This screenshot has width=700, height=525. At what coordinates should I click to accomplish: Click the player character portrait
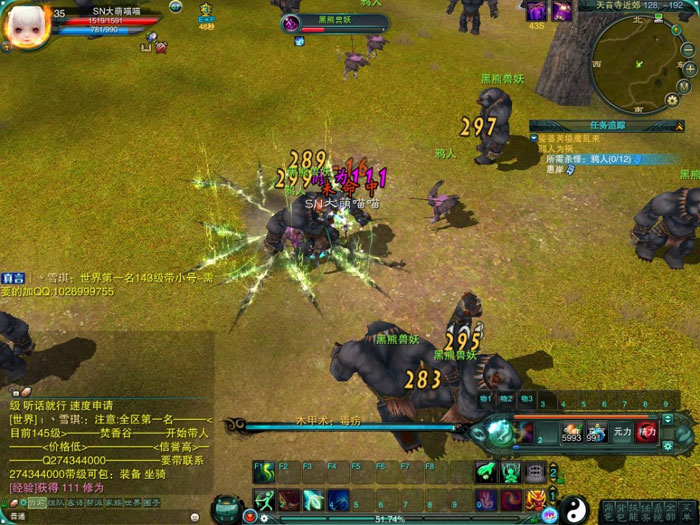pos(22,27)
